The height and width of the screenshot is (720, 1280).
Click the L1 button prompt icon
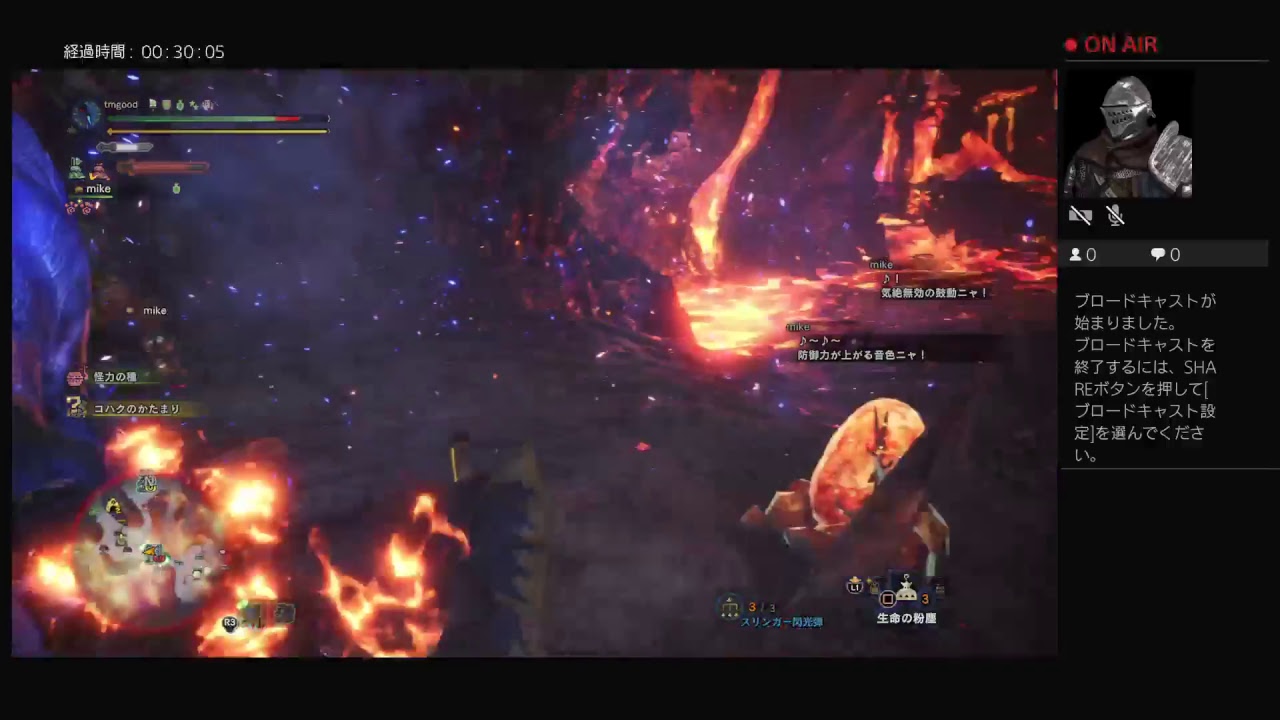(x=855, y=587)
